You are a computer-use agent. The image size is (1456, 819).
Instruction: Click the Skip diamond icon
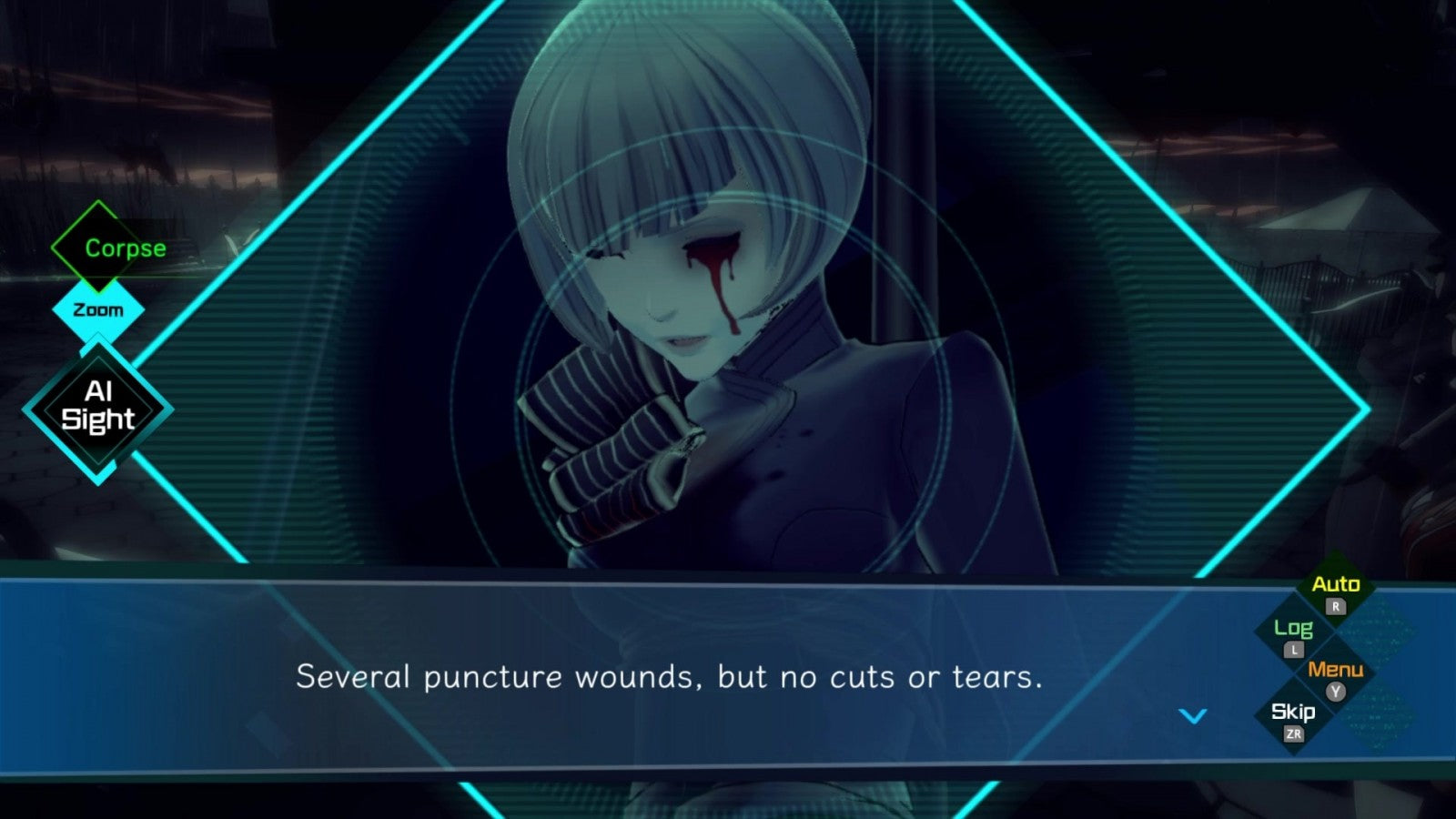click(x=1291, y=713)
